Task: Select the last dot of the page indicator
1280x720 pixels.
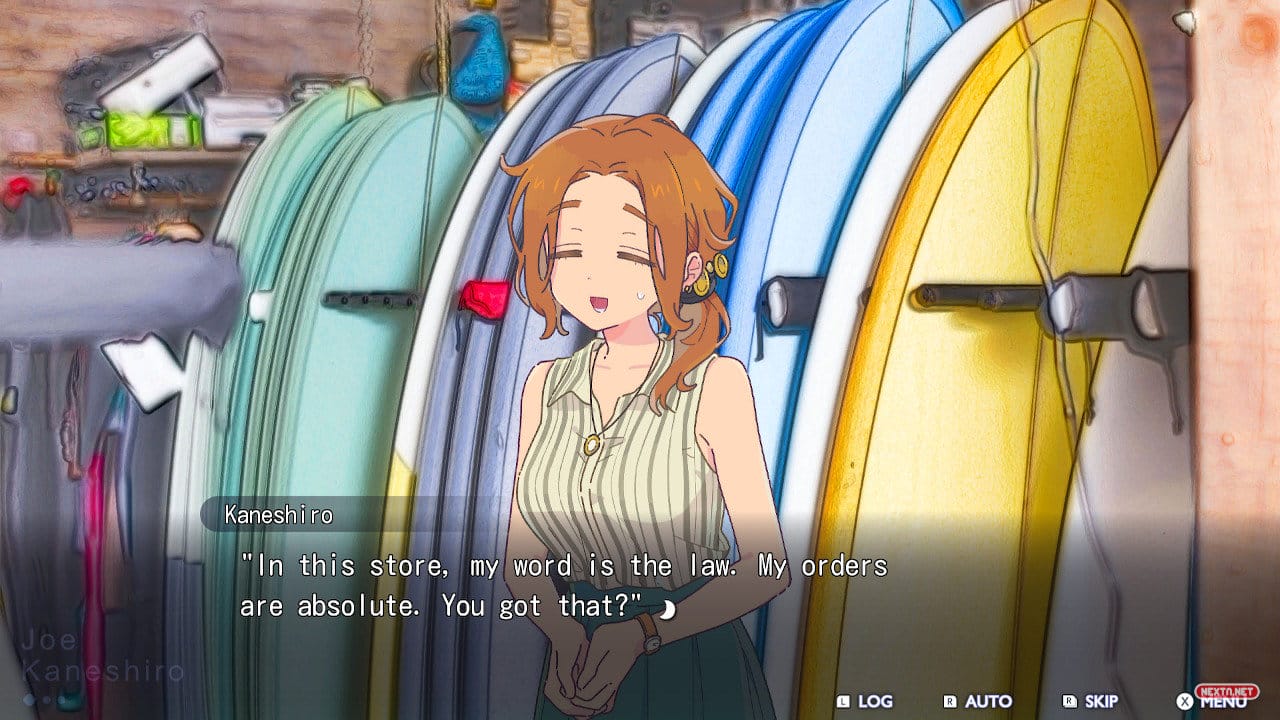Action: (61, 700)
